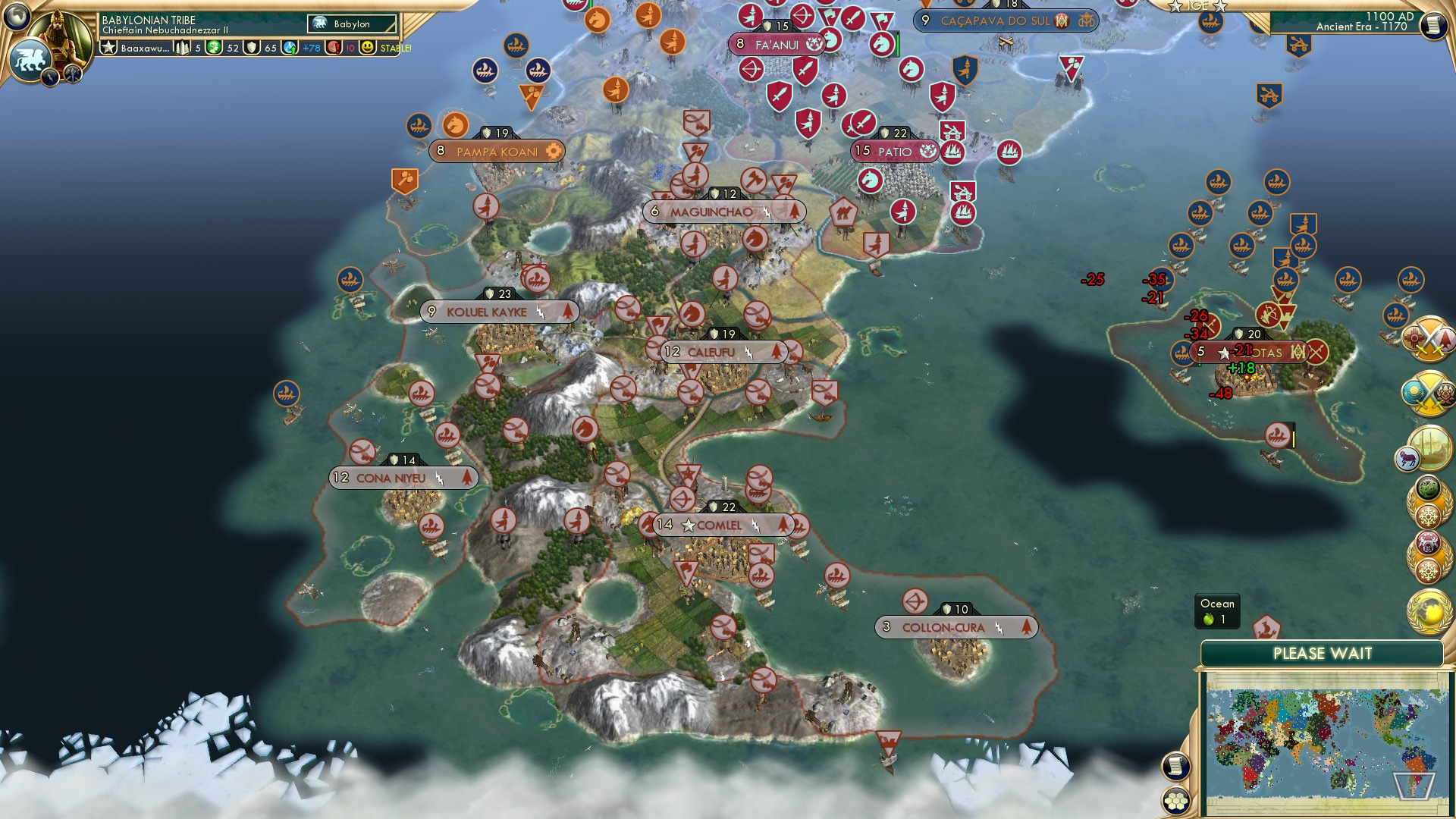Click the green science icon showing 52

click(215, 47)
